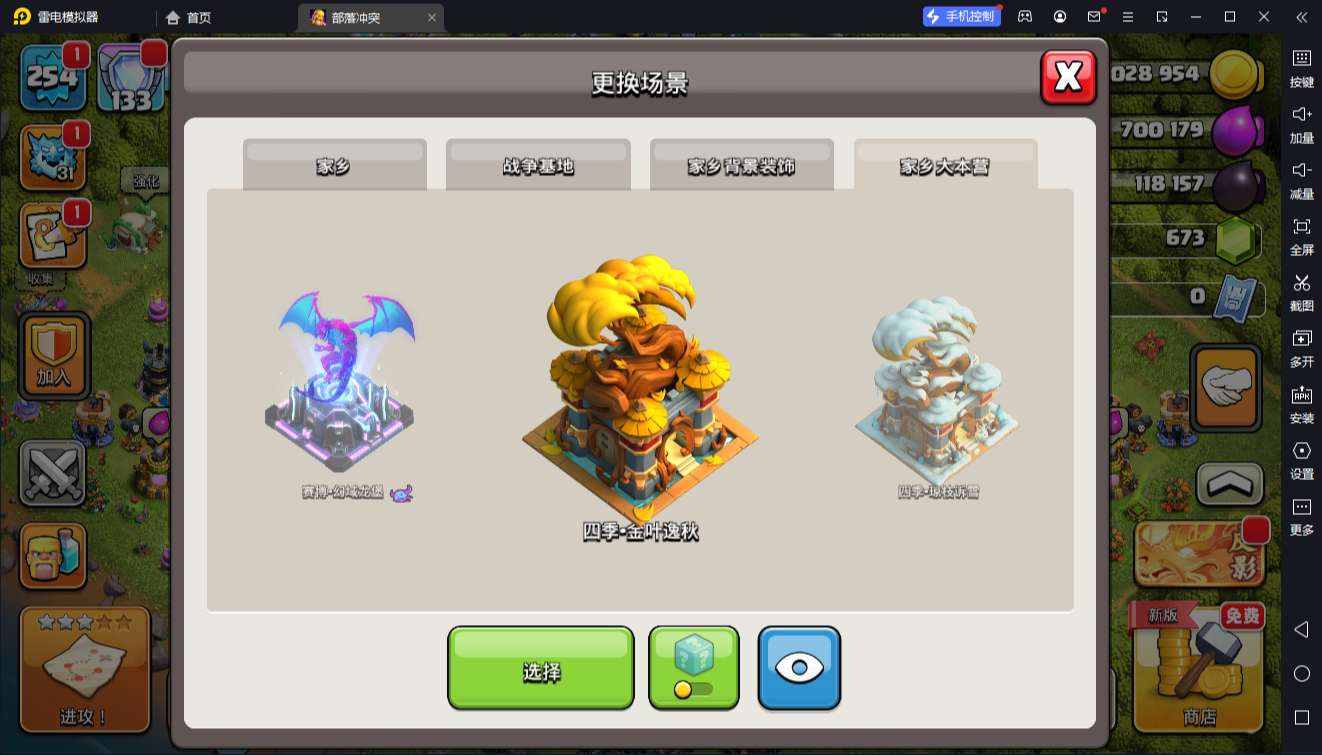Screen dimensions: 1322x755
Task: Open the crossed swords battle log icon
Action: point(52,473)
